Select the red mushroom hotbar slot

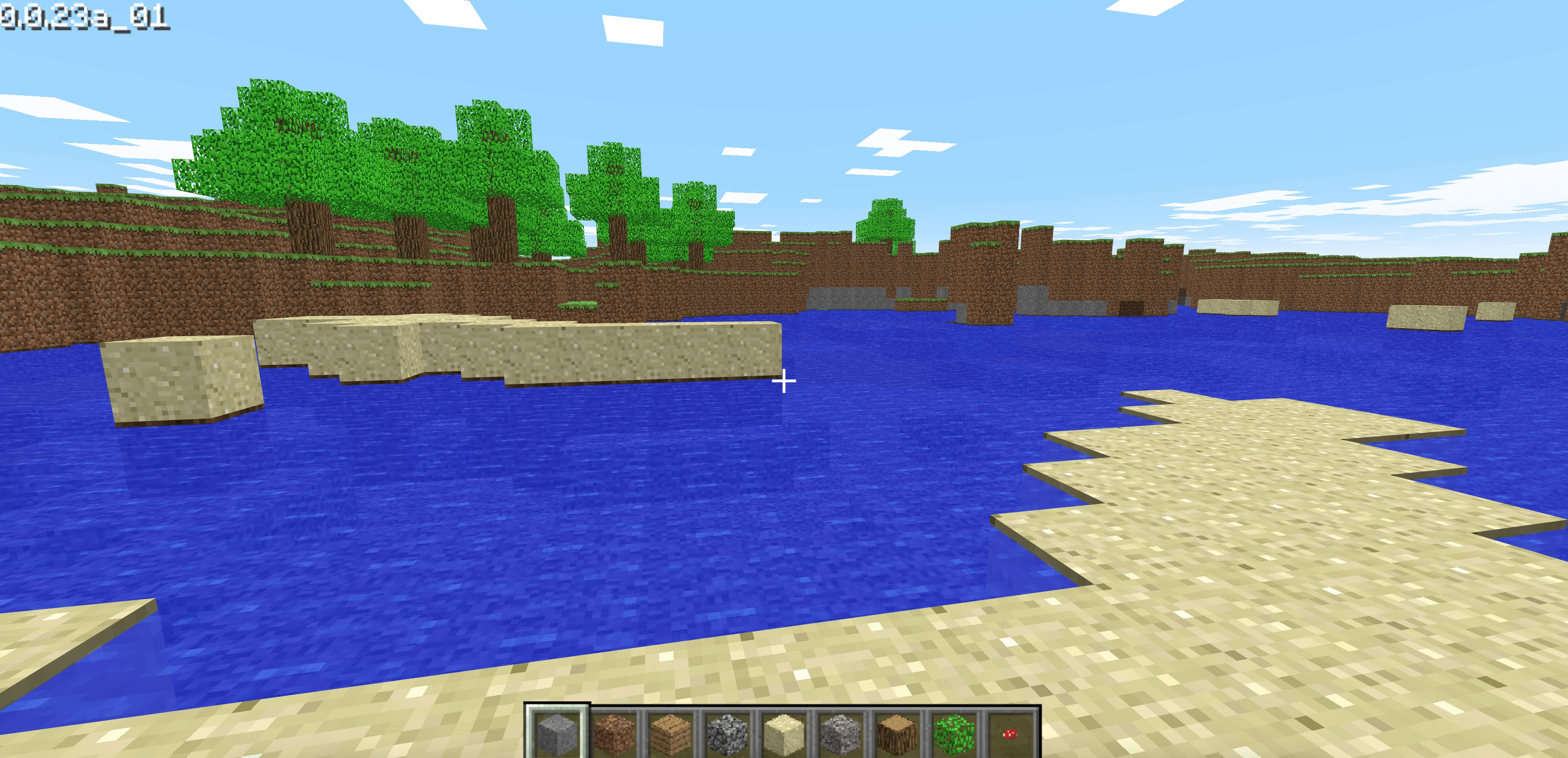tap(1009, 733)
